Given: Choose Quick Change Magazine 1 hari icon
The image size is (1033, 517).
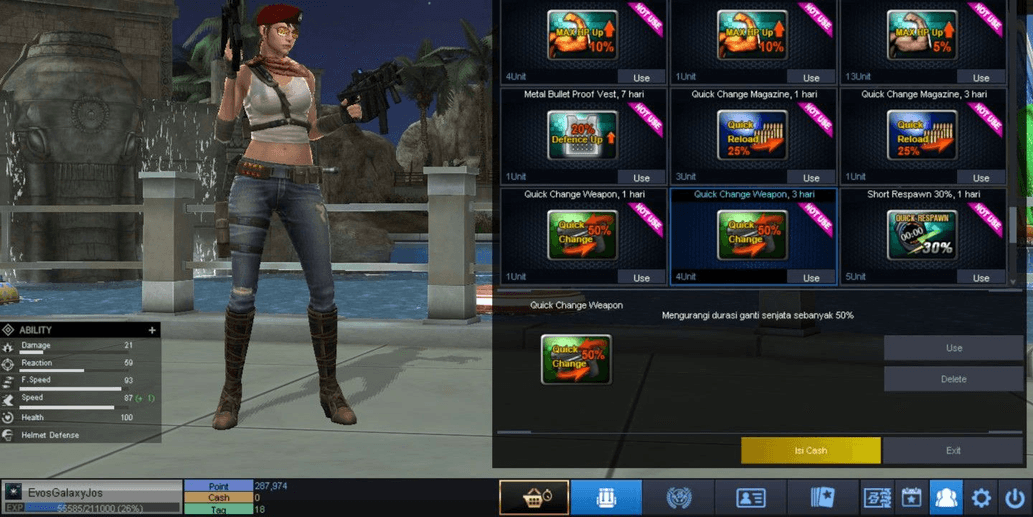Looking at the screenshot, I should coord(752,136).
